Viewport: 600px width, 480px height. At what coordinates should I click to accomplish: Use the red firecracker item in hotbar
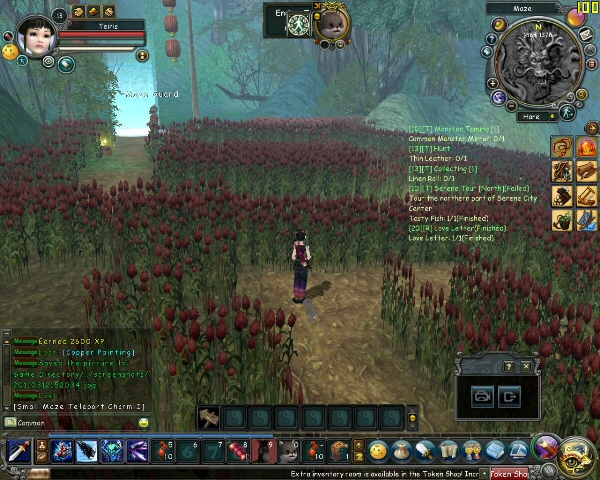239,451
